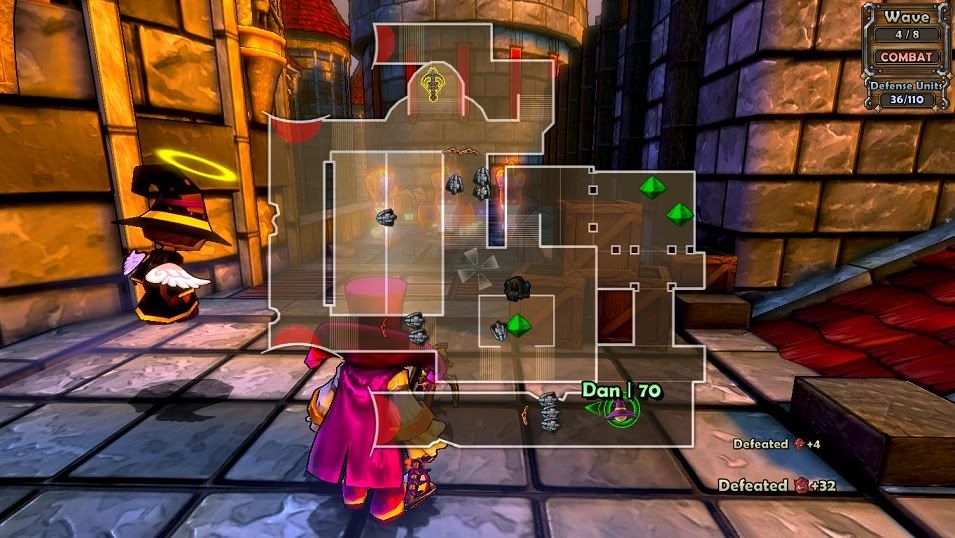Click the fan-shaped marker on the map
This screenshot has height=538, width=955.
(477, 268)
